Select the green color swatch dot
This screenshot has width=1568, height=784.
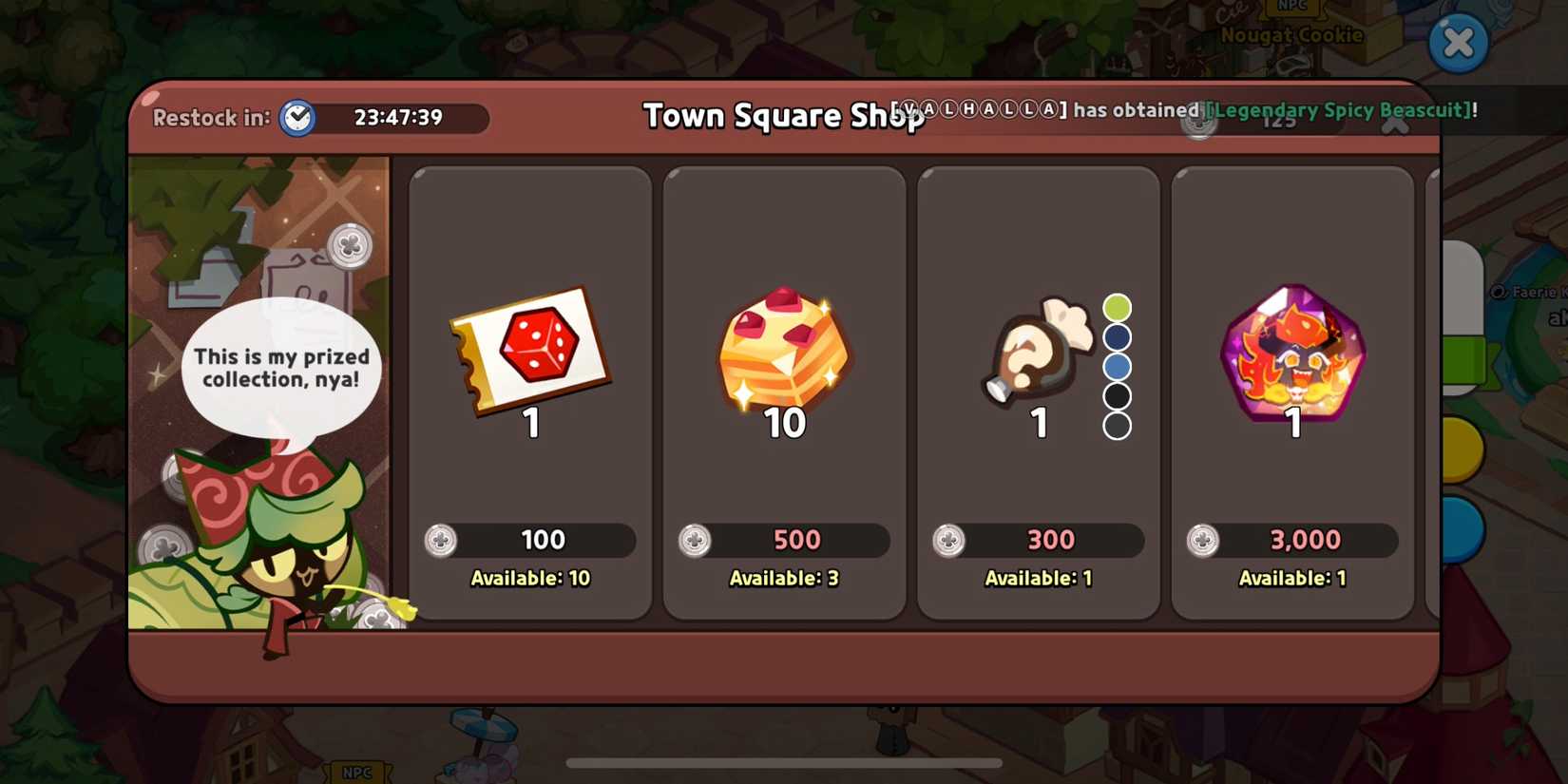[x=1117, y=306]
